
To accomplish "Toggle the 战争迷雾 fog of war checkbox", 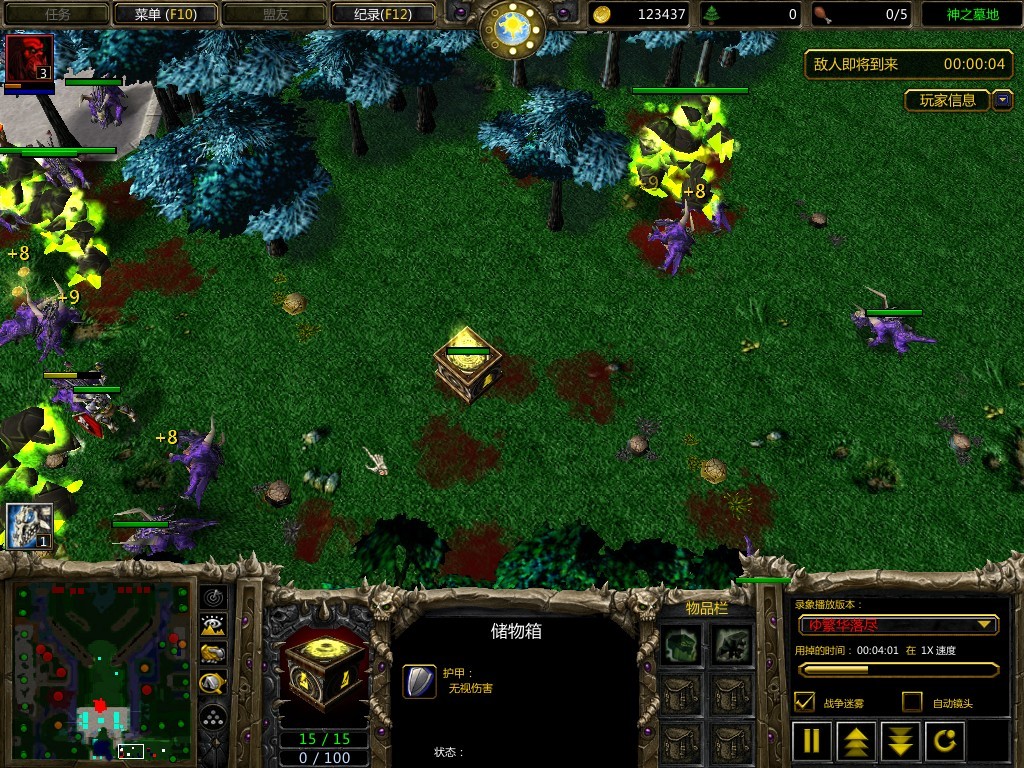I will coord(804,702).
